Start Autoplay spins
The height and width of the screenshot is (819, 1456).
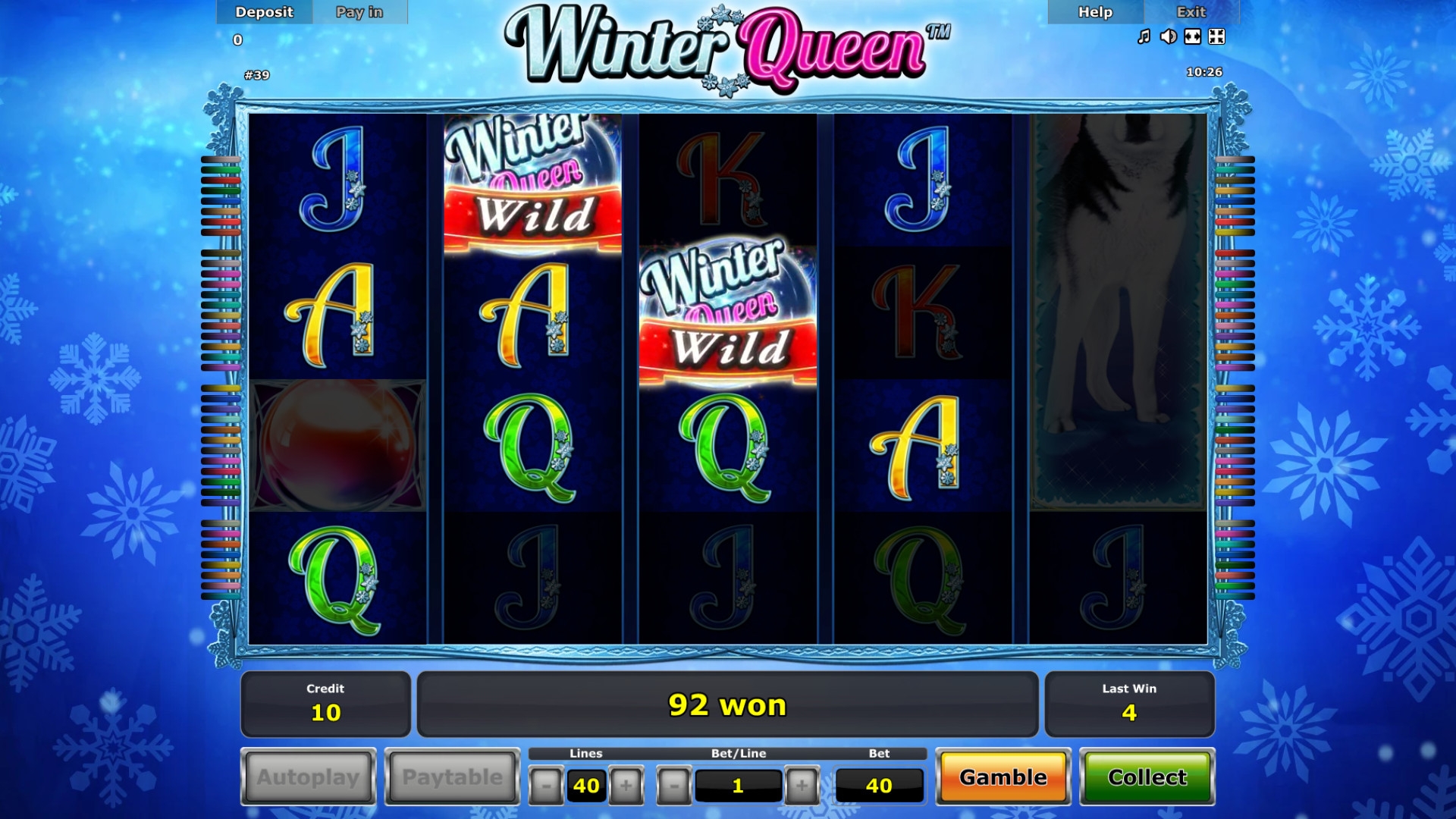coord(308,777)
